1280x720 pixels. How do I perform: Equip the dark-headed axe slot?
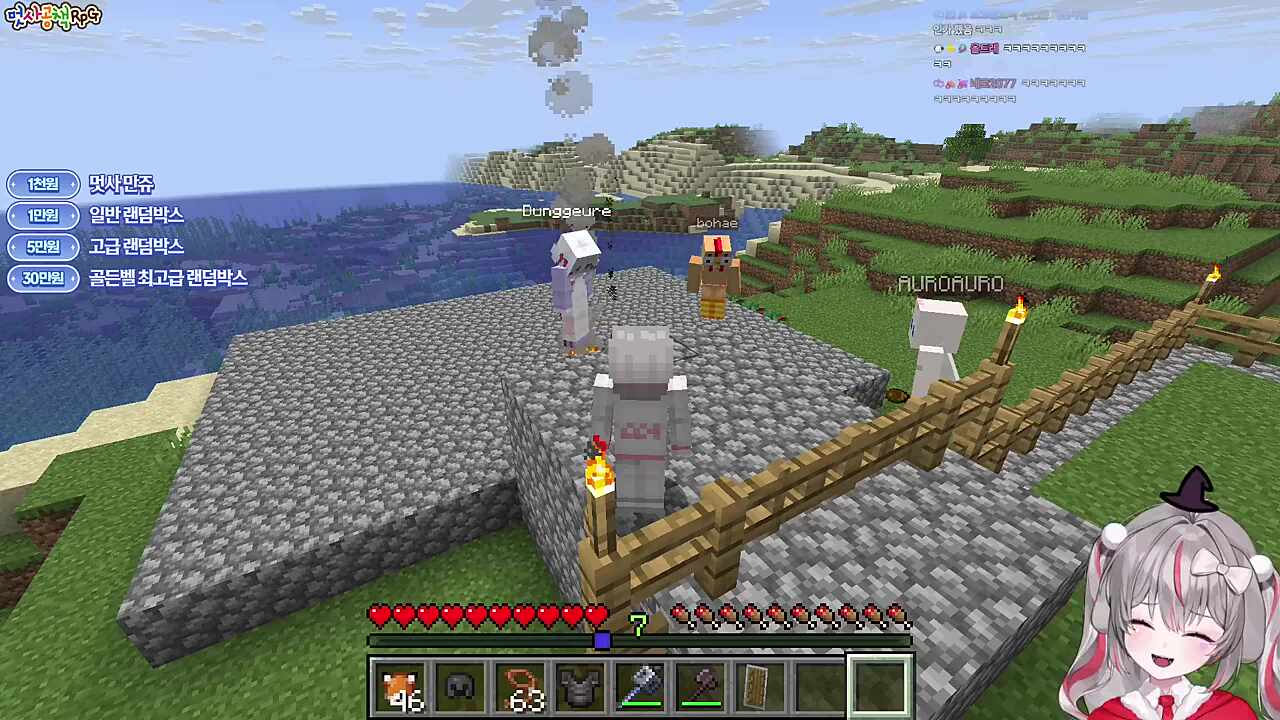pos(700,687)
